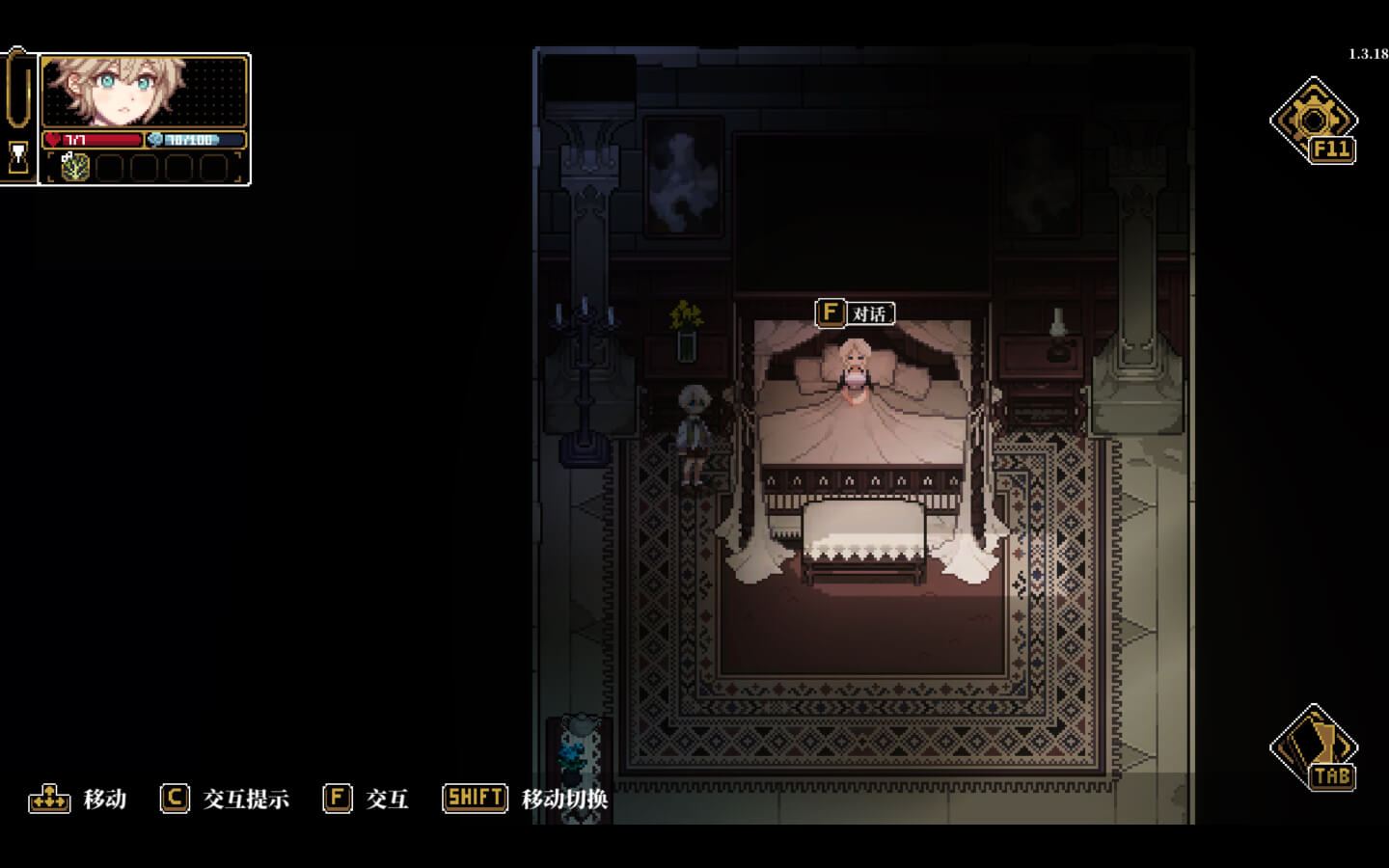Open the gear settings icon
Screen dimensions: 1389x868
click(x=1313, y=121)
